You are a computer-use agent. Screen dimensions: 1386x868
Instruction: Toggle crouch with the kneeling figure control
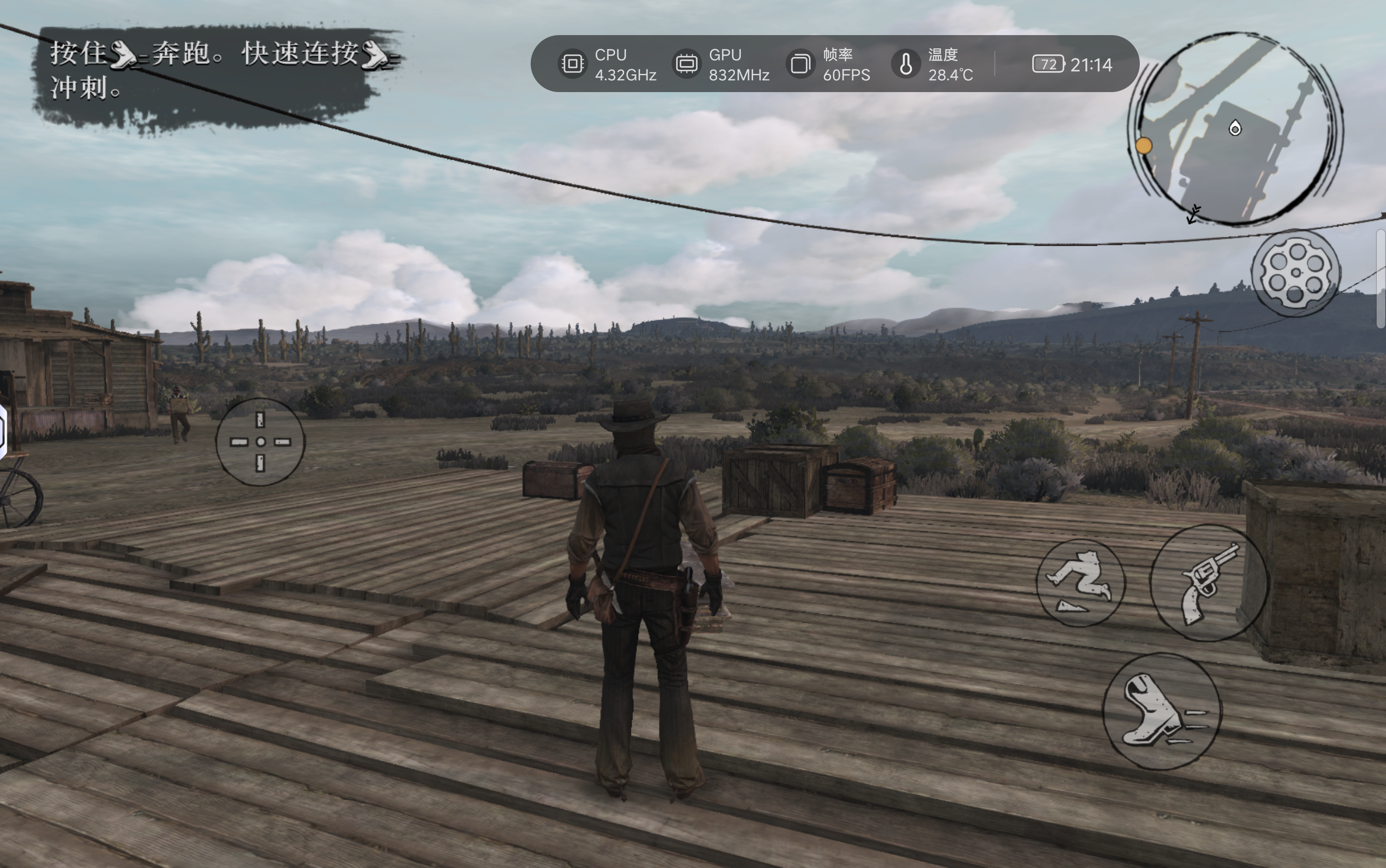1082,583
